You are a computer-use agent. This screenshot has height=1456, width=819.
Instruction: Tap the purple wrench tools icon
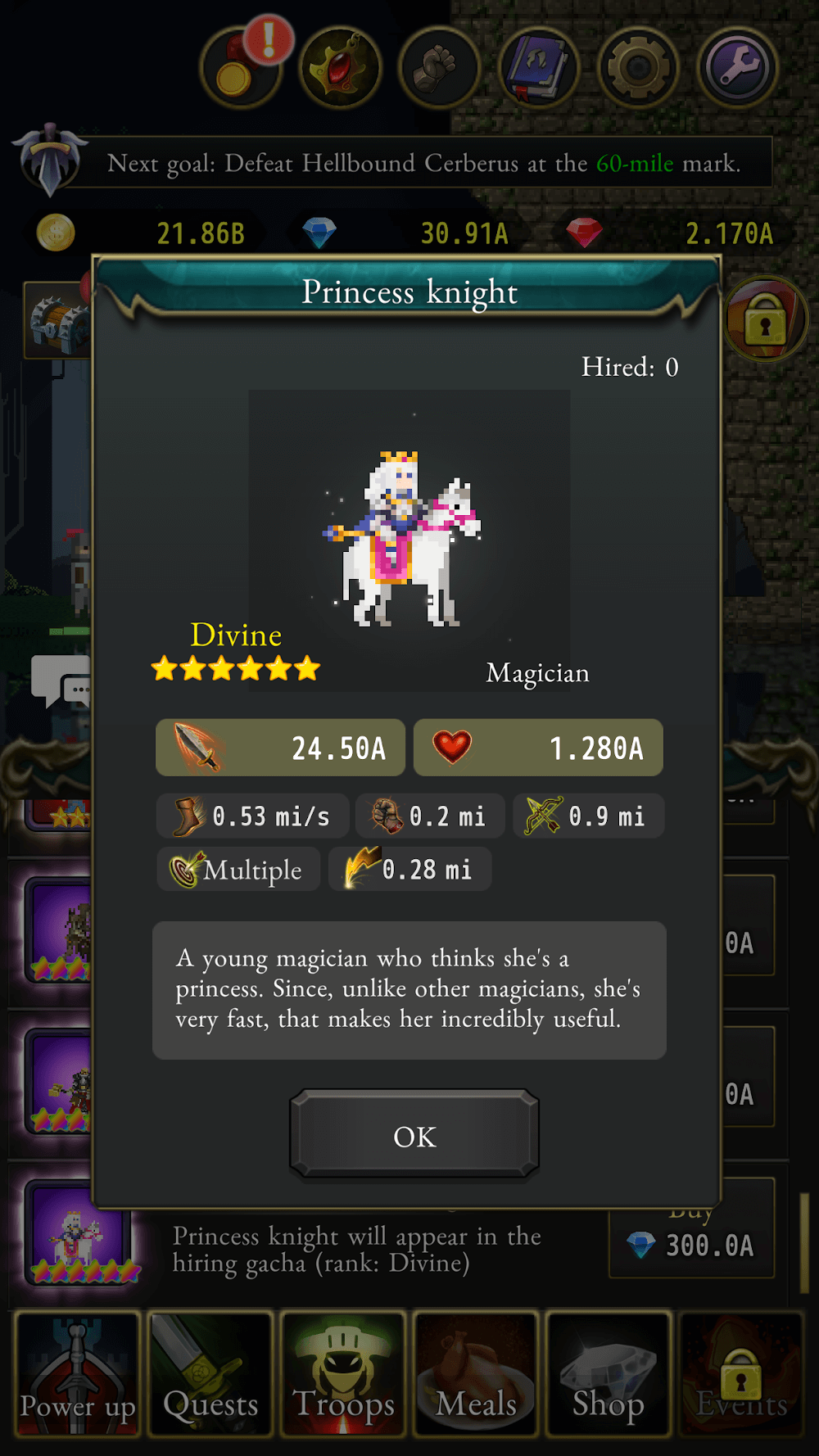click(738, 69)
